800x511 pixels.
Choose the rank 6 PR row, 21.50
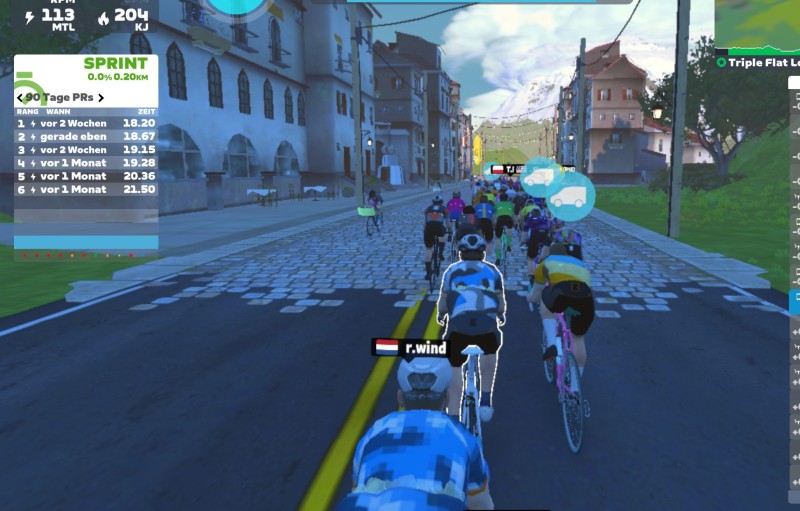click(86, 189)
